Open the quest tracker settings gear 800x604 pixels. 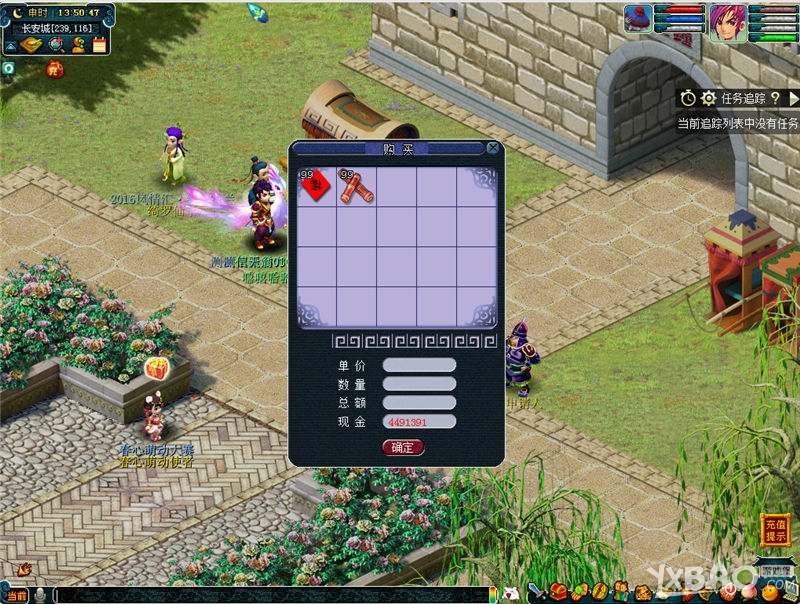pyautogui.click(x=708, y=98)
